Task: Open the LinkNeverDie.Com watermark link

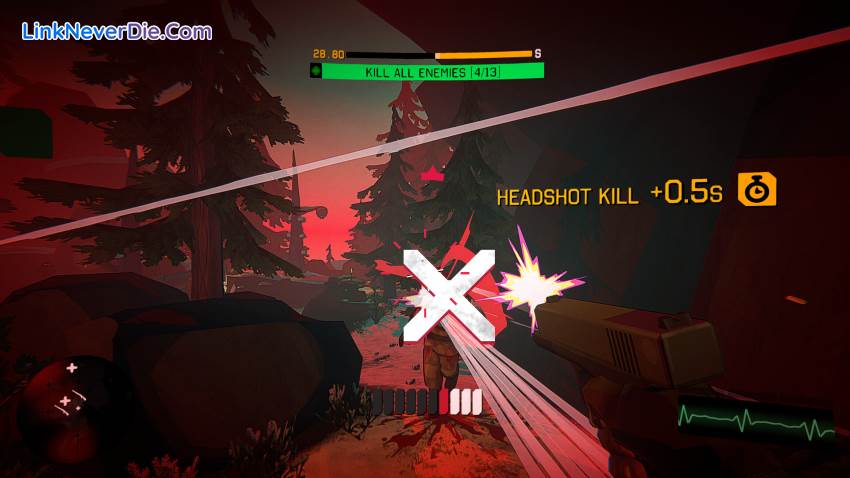Action: (117, 31)
